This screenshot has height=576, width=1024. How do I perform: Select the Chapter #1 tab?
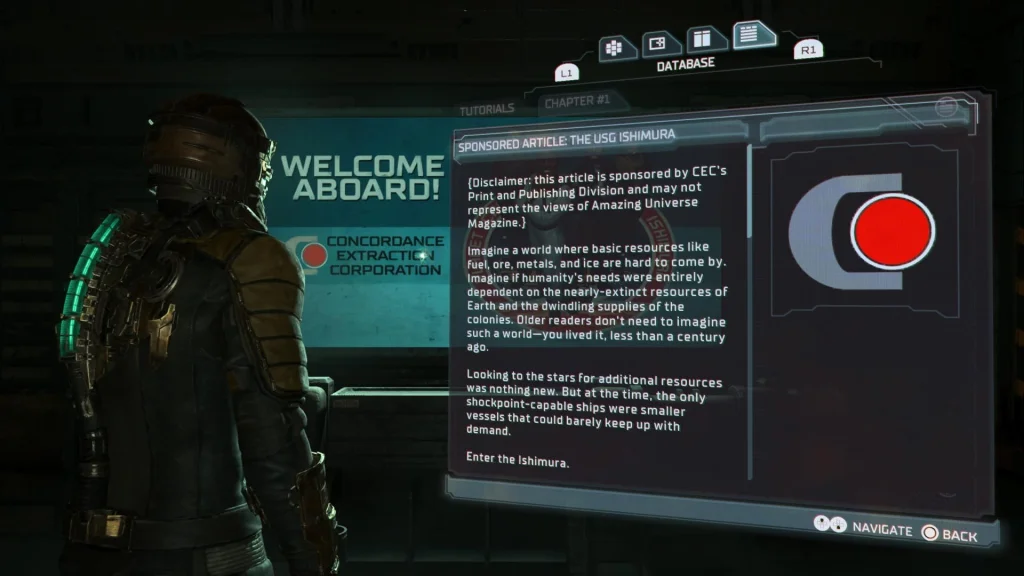pyautogui.click(x=577, y=102)
